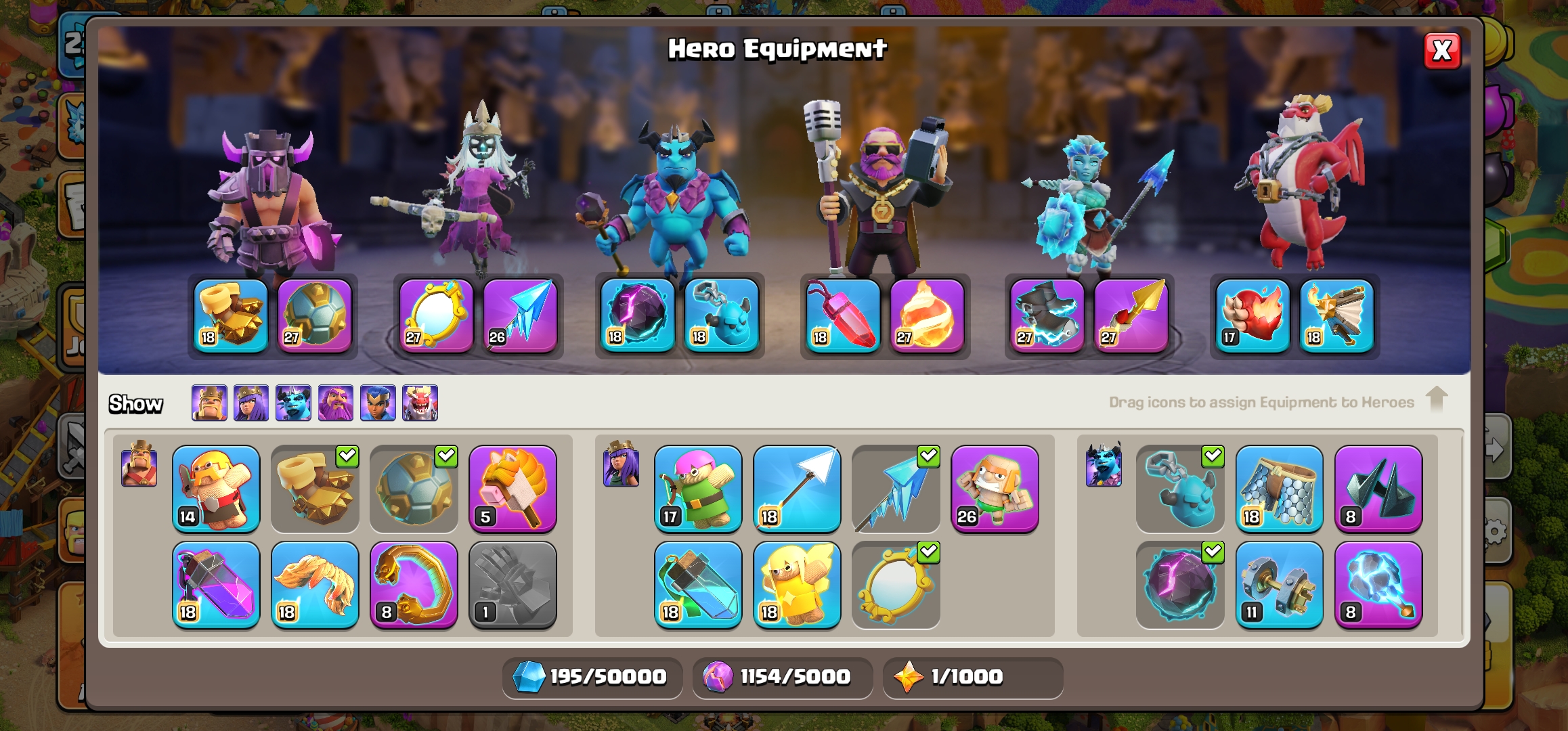Choose the level 5 Spiky Ball hammer item
Image resolution: width=1568 pixels, height=731 pixels.
513,489
